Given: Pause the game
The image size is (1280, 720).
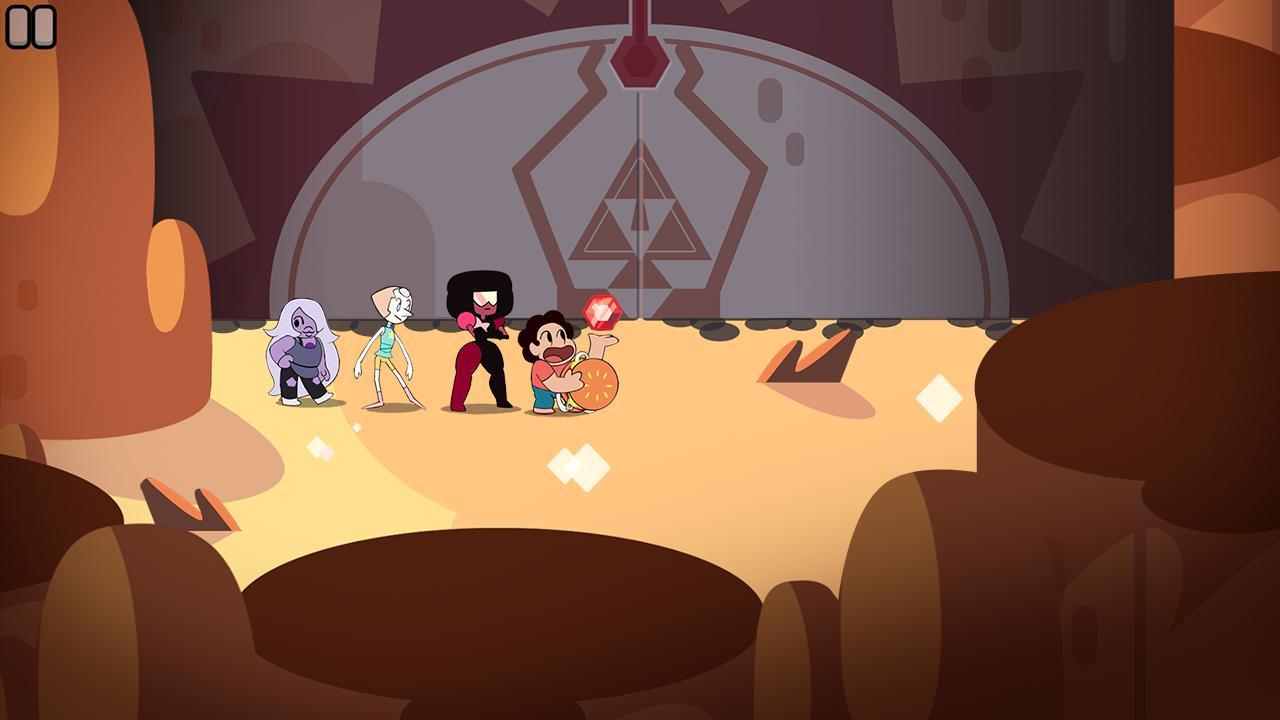Looking at the screenshot, I should pos(31,26).
